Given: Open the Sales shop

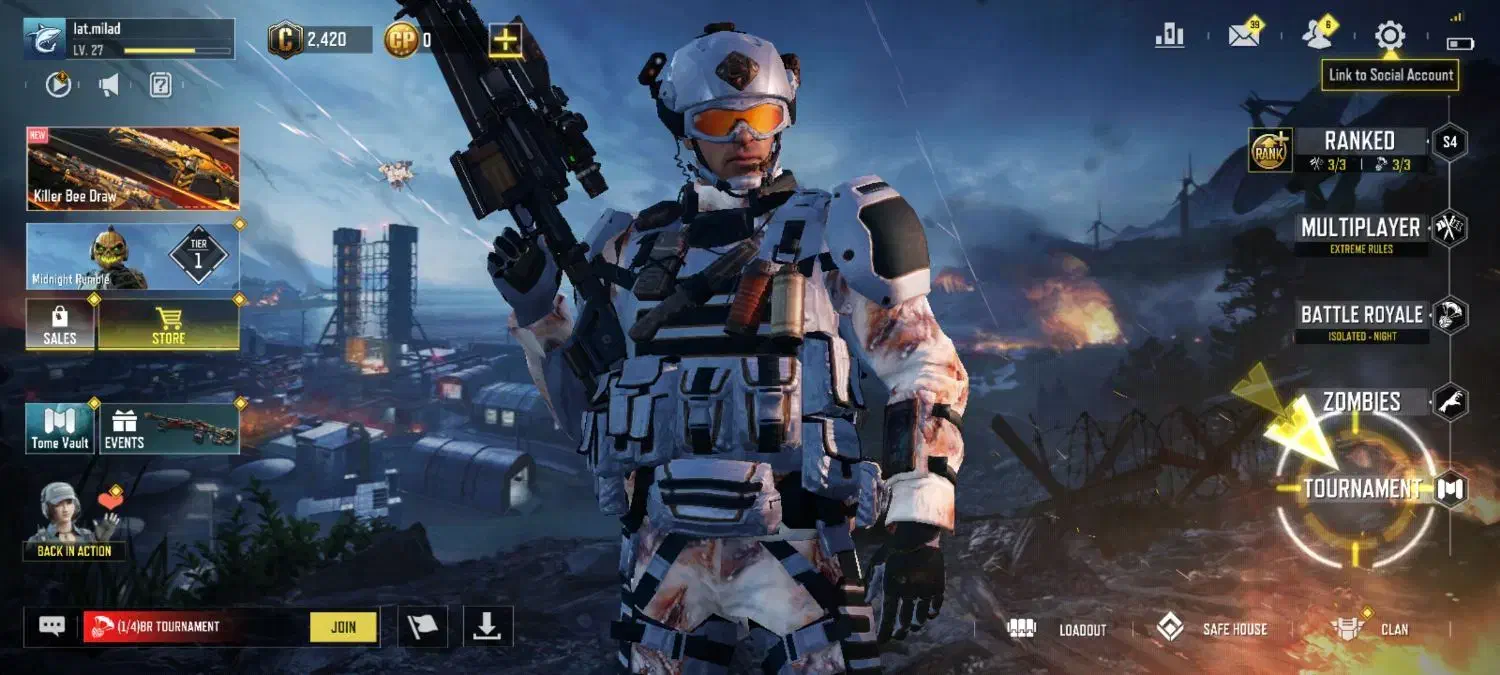Looking at the screenshot, I should click(60, 324).
